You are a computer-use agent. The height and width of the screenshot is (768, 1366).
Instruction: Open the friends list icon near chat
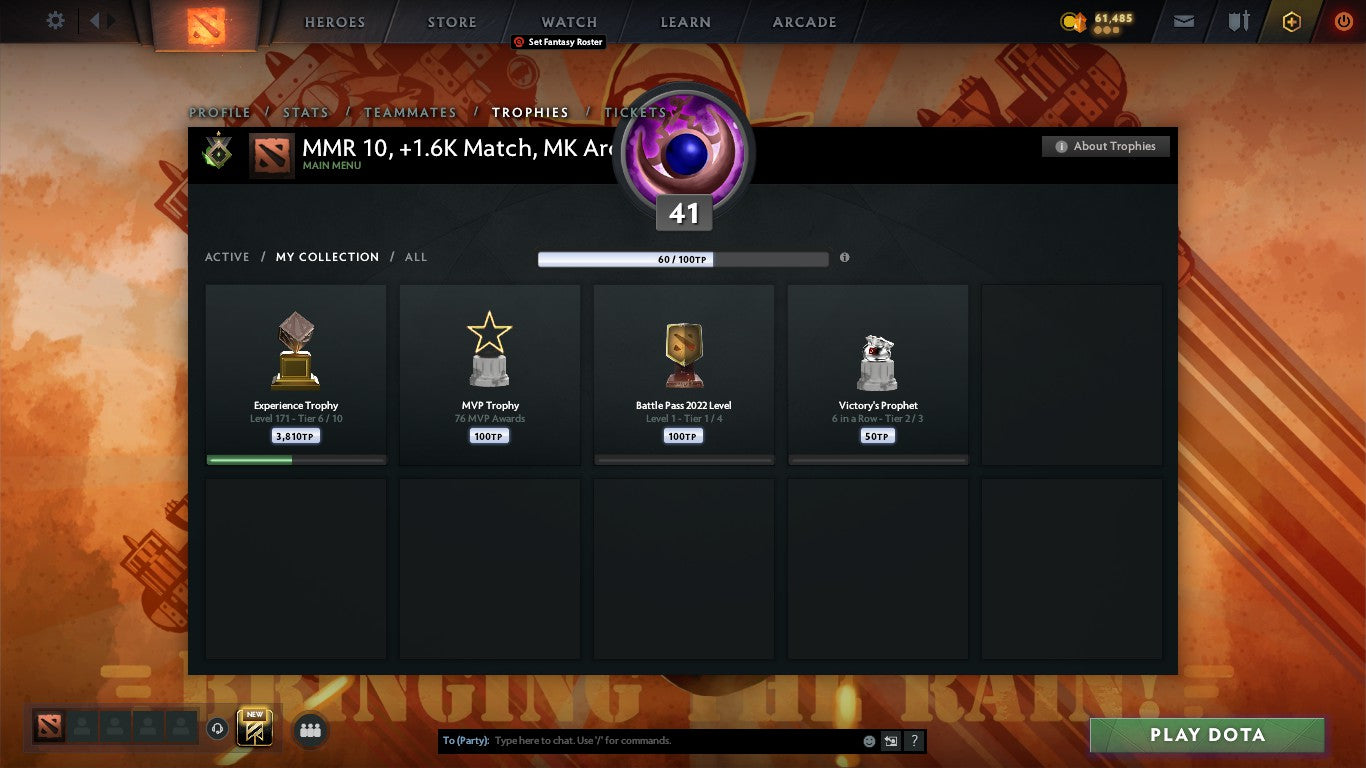[310, 730]
